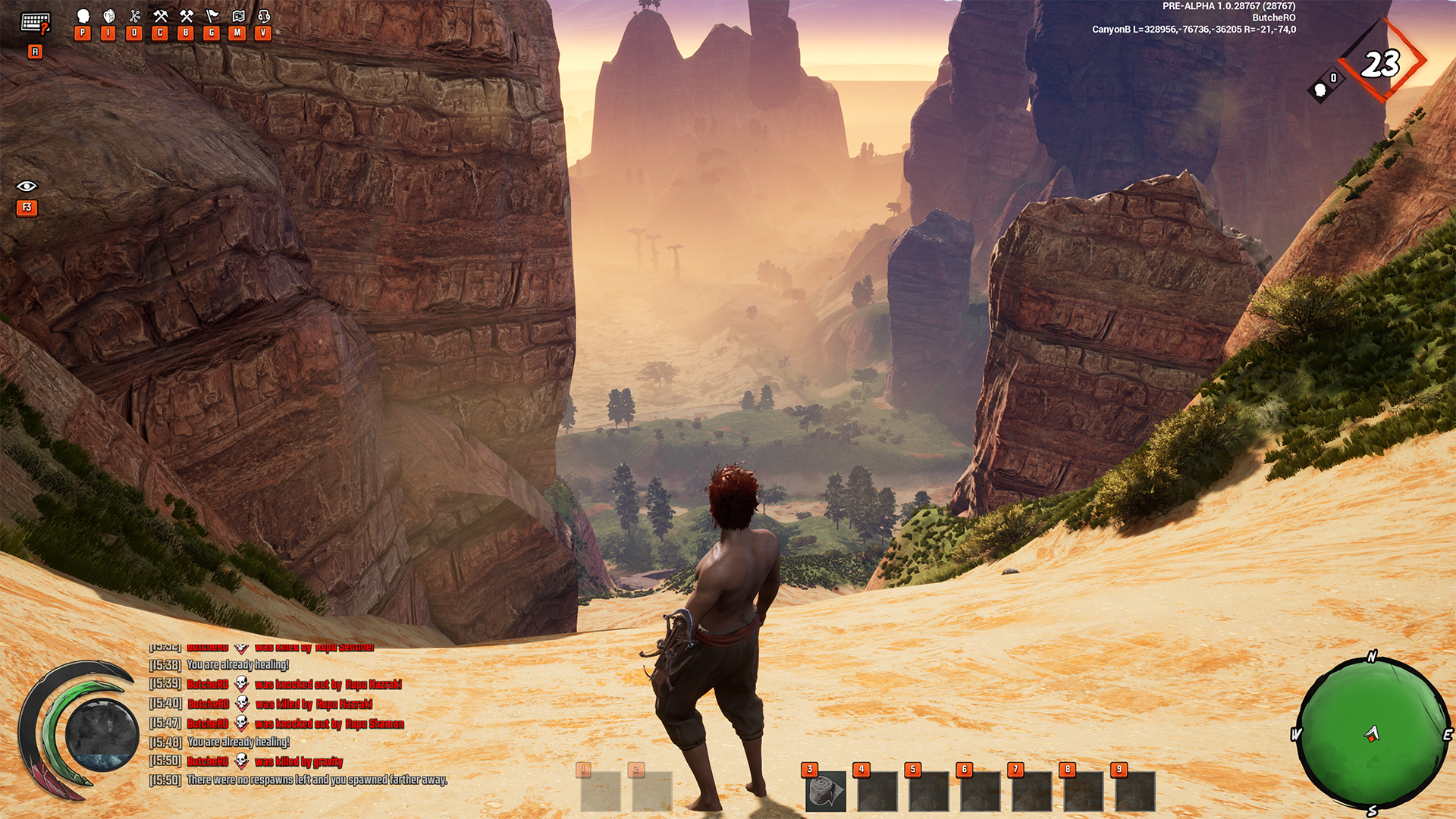Select the bandage roll in hotbar slot 3

[826, 792]
